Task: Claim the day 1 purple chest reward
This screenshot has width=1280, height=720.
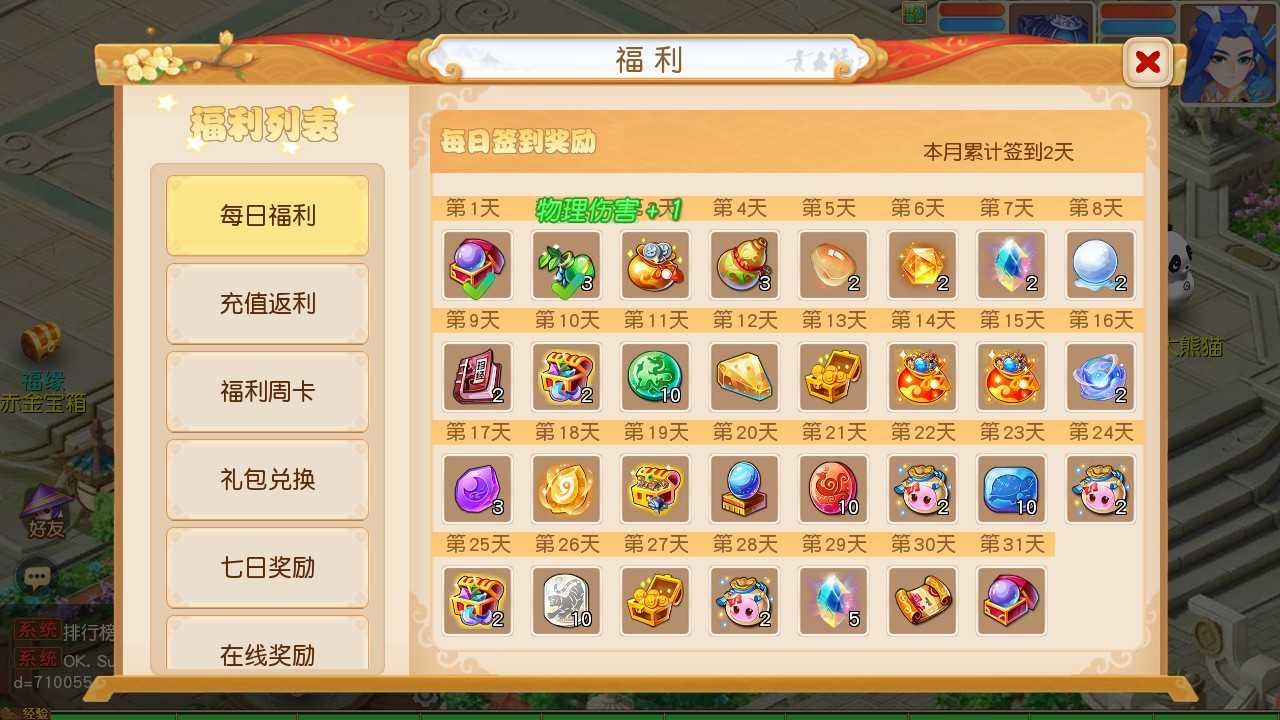Action: click(x=478, y=265)
